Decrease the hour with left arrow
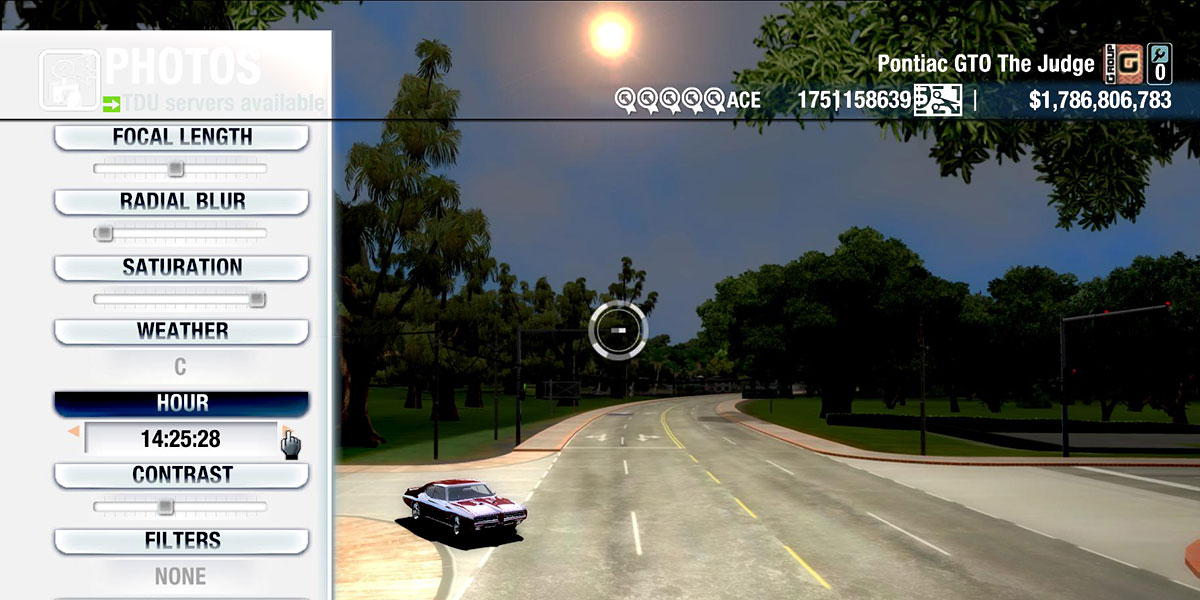 73,432
